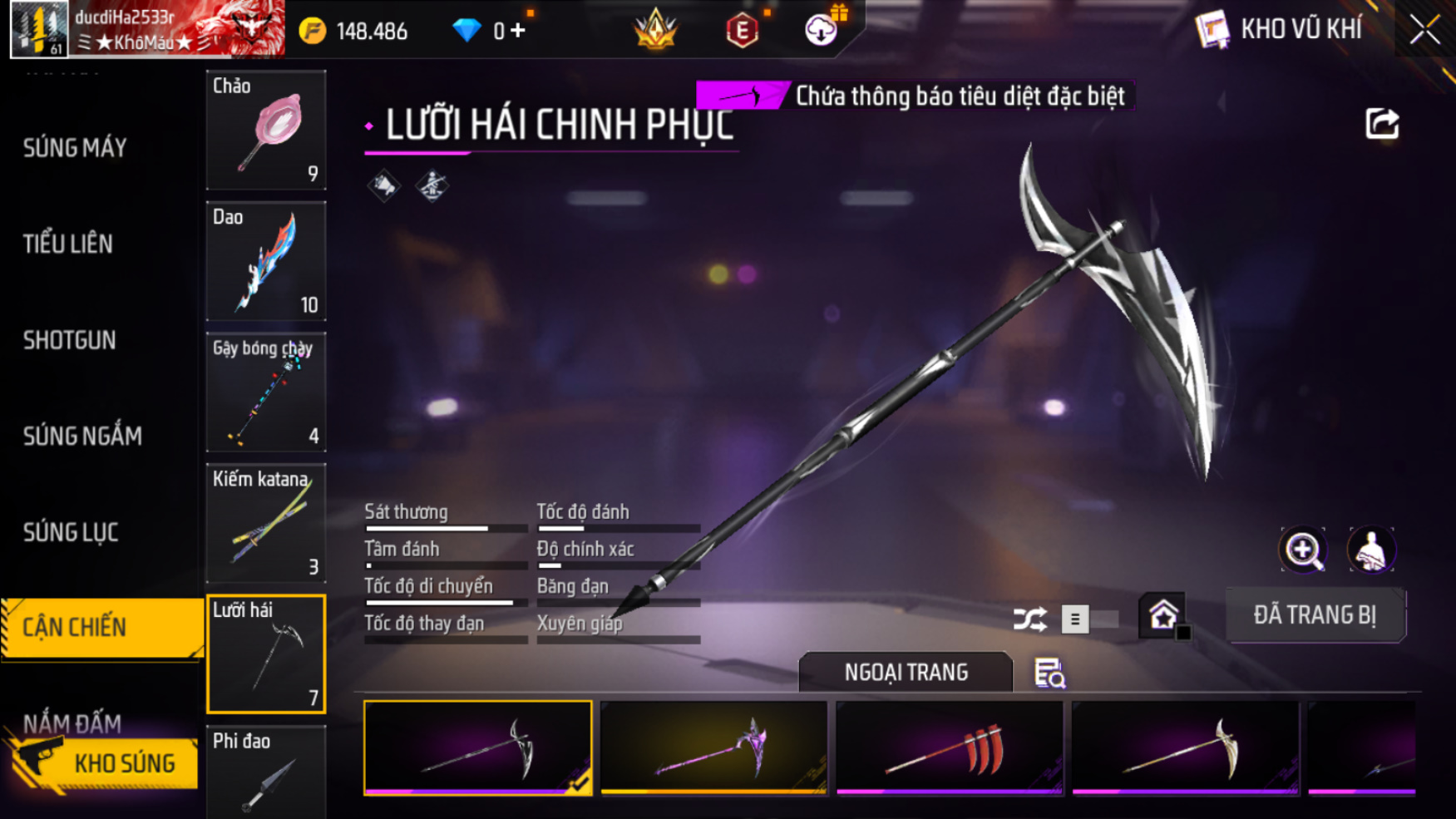
Task: Select the SHOTGUN category
Action: (x=70, y=340)
